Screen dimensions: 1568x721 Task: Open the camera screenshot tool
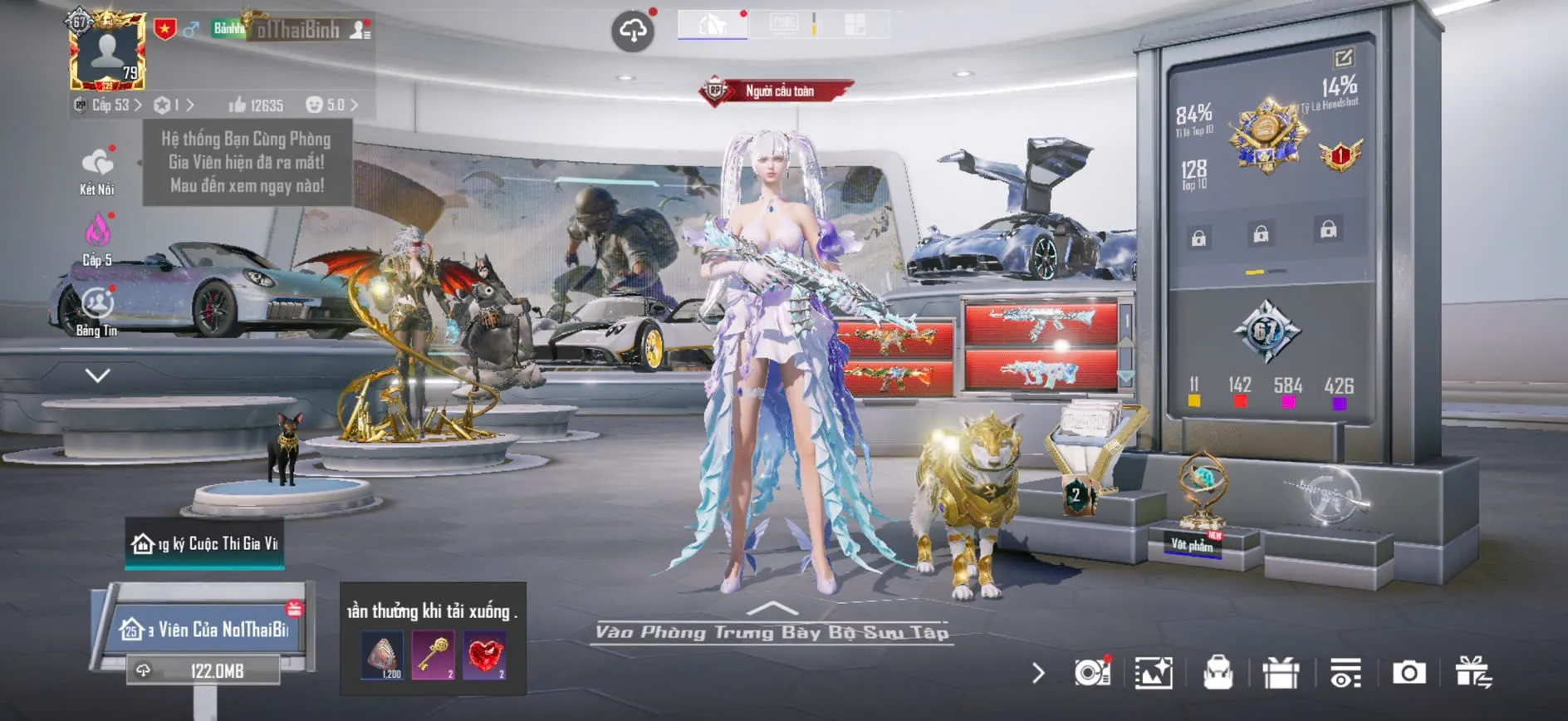tap(1409, 673)
